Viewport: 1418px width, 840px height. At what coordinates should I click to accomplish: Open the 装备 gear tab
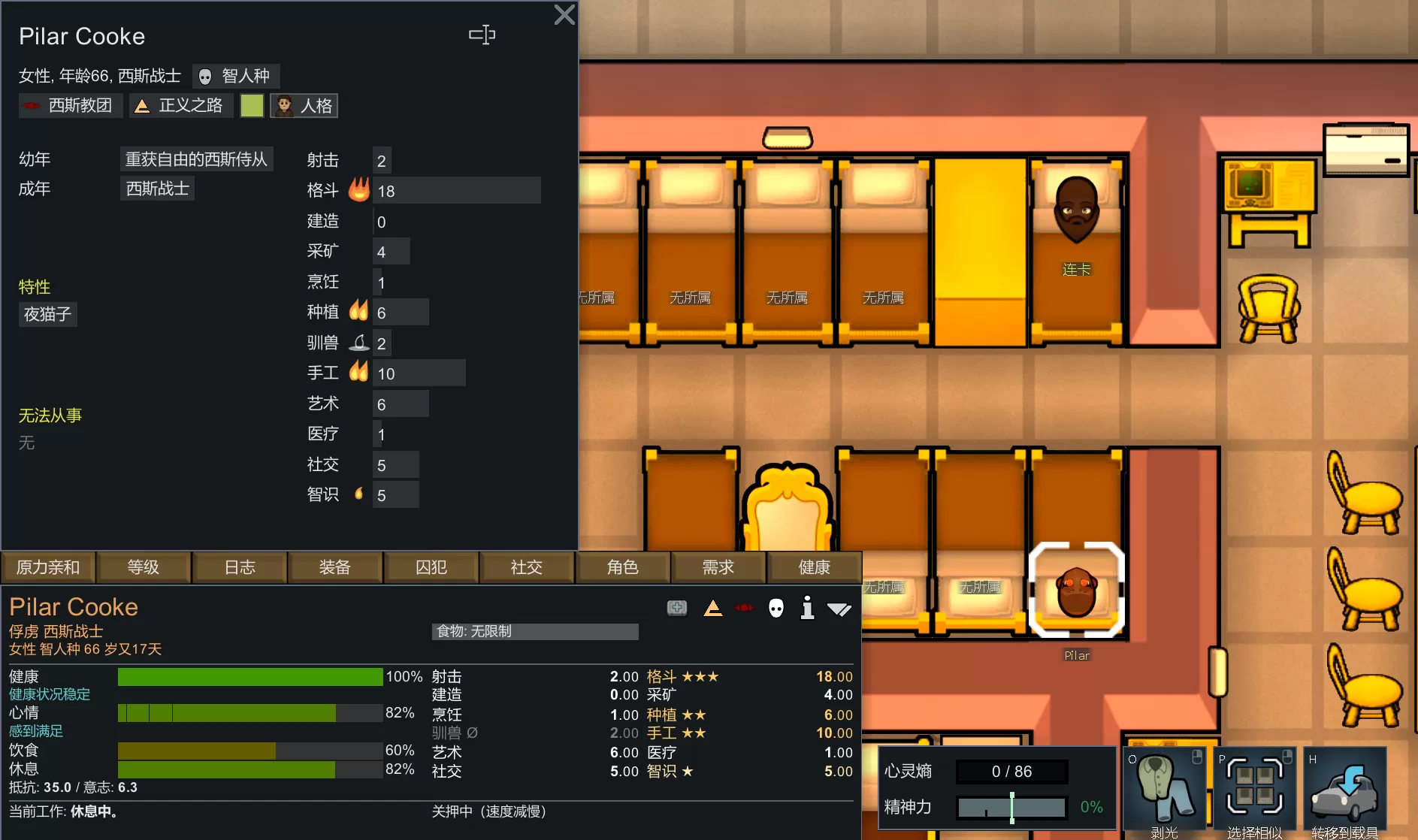pos(335,567)
